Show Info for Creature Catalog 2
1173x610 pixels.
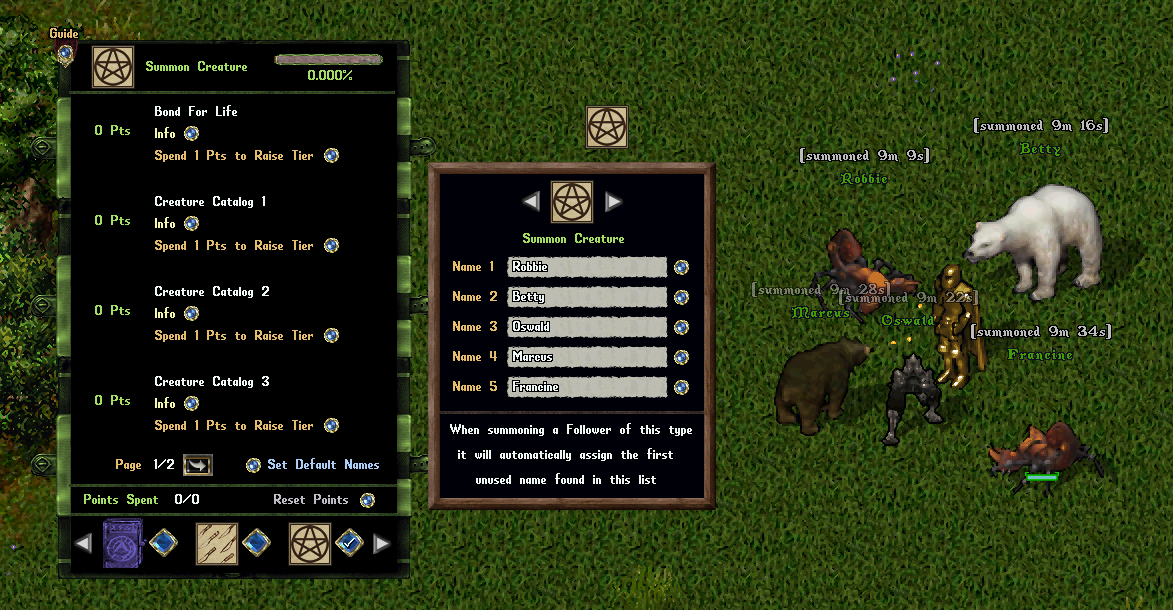click(191, 313)
